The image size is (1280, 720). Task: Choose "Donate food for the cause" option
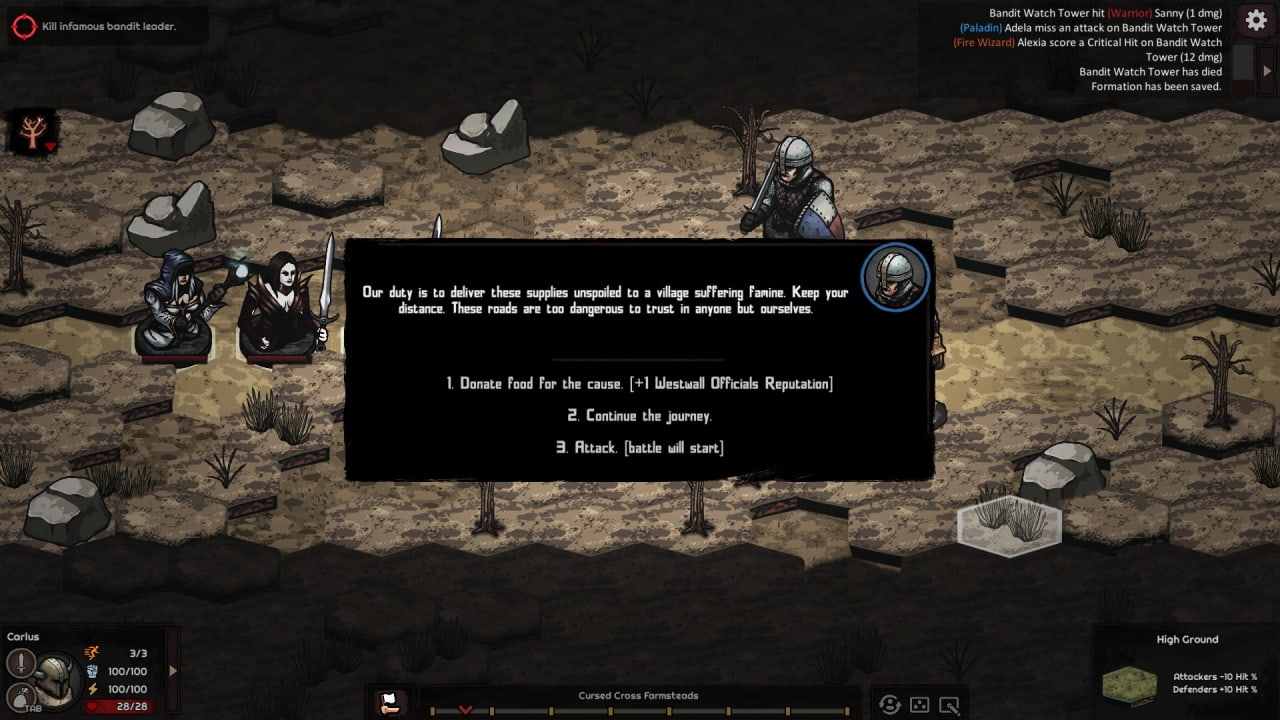click(639, 384)
